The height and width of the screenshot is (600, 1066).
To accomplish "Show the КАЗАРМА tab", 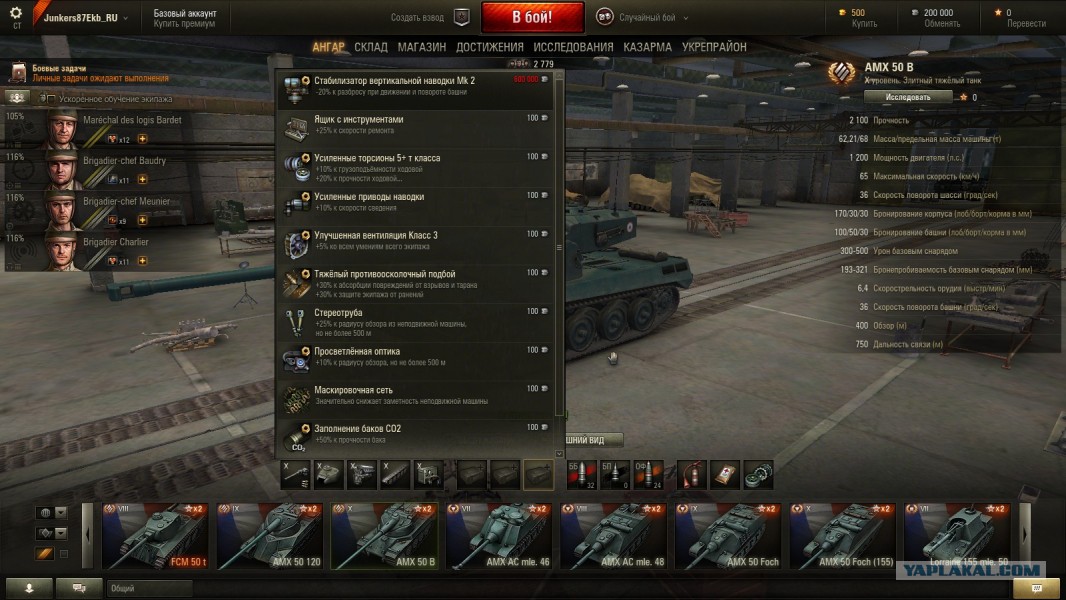I will (x=647, y=47).
